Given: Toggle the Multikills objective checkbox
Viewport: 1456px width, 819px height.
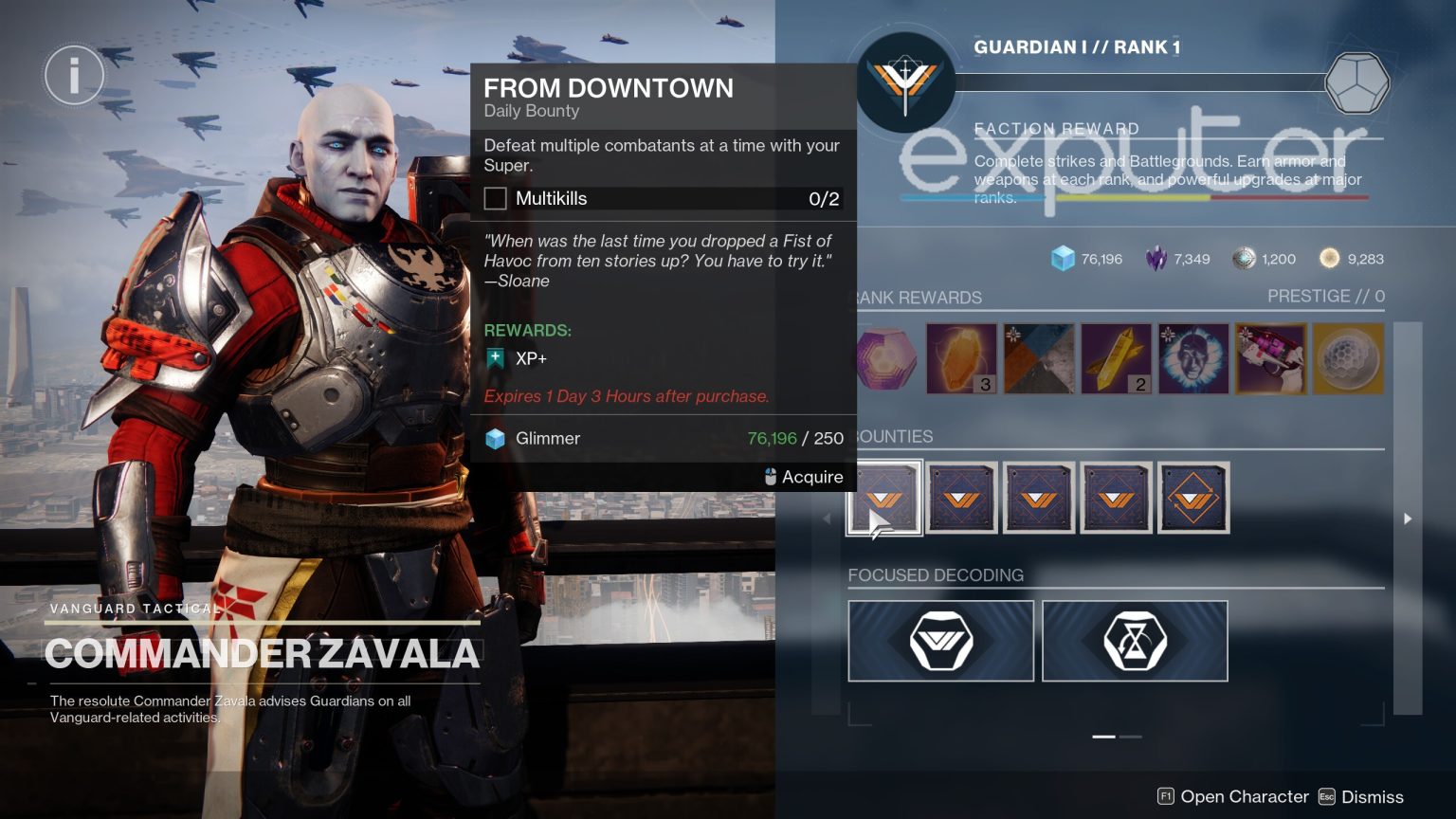Looking at the screenshot, I should [x=495, y=198].
